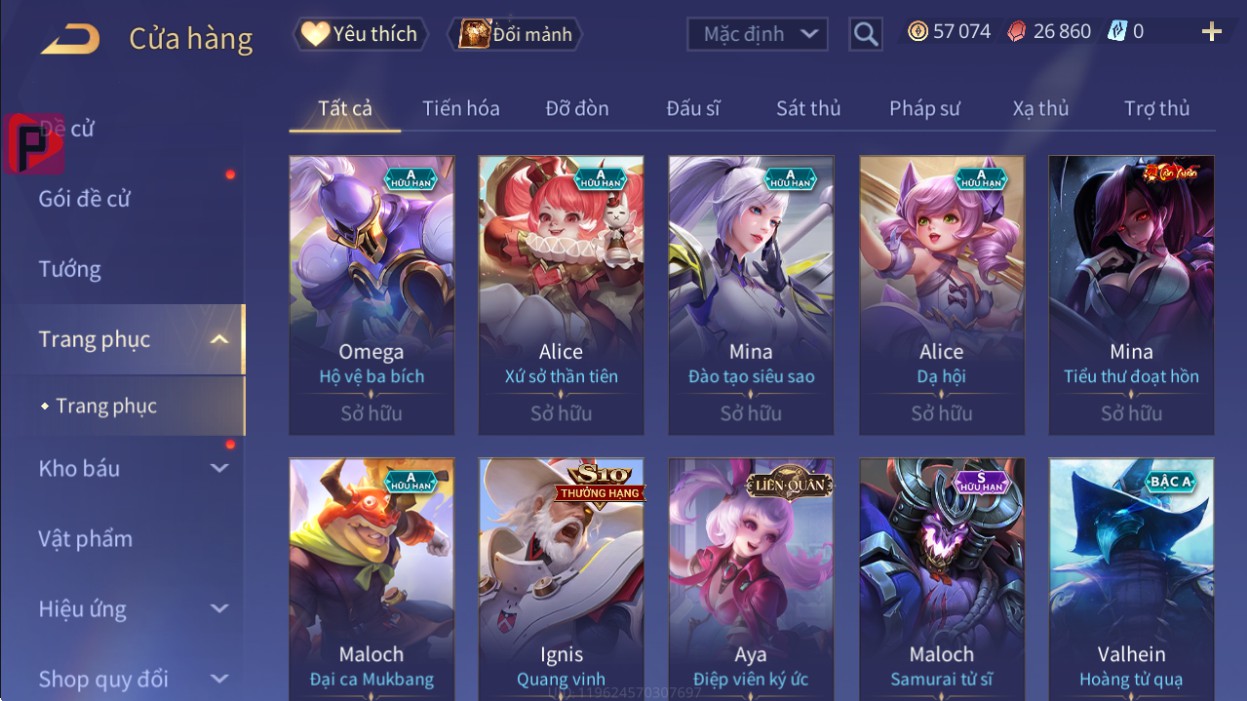The height and width of the screenshot is (701, 1247).
Task: Open Gói đề cử in sidebar
Action: pyautogui.click(x=85, y=199)
